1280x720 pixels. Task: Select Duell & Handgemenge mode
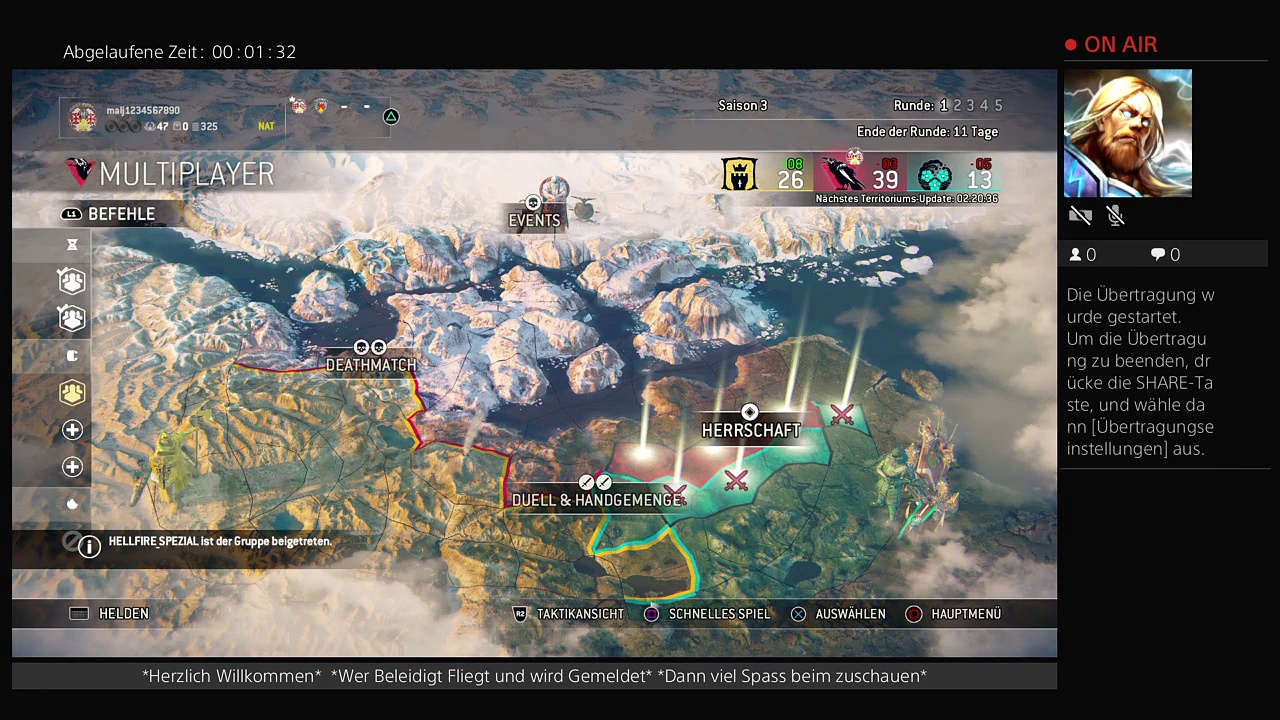click(x=596, y=500)
